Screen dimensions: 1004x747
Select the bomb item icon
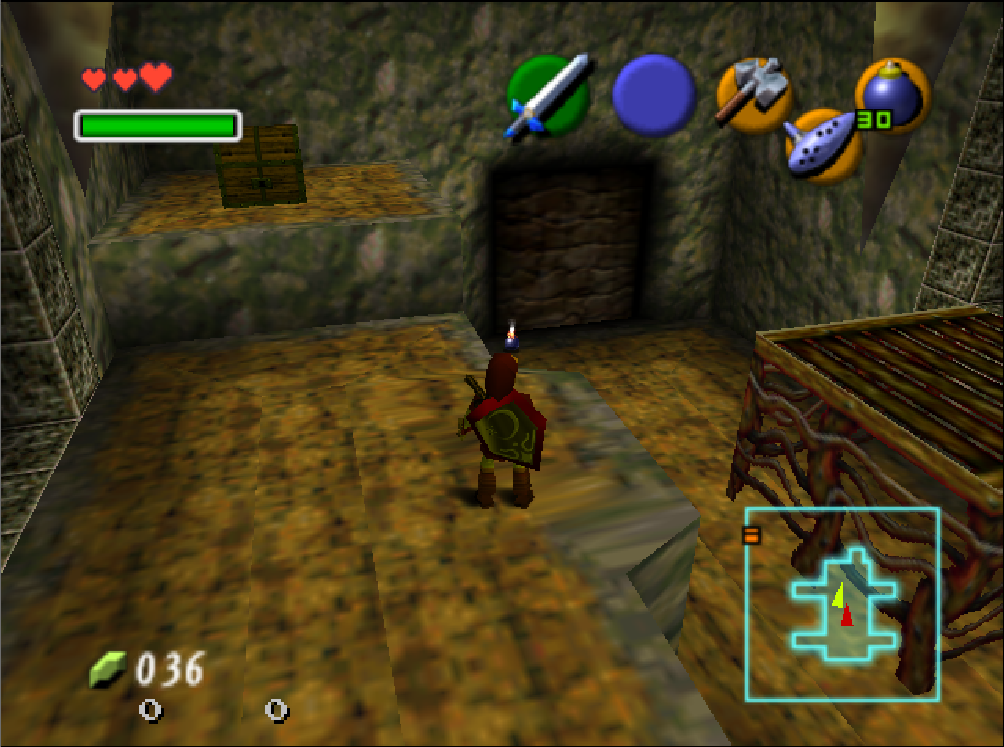tap(892, 96)
